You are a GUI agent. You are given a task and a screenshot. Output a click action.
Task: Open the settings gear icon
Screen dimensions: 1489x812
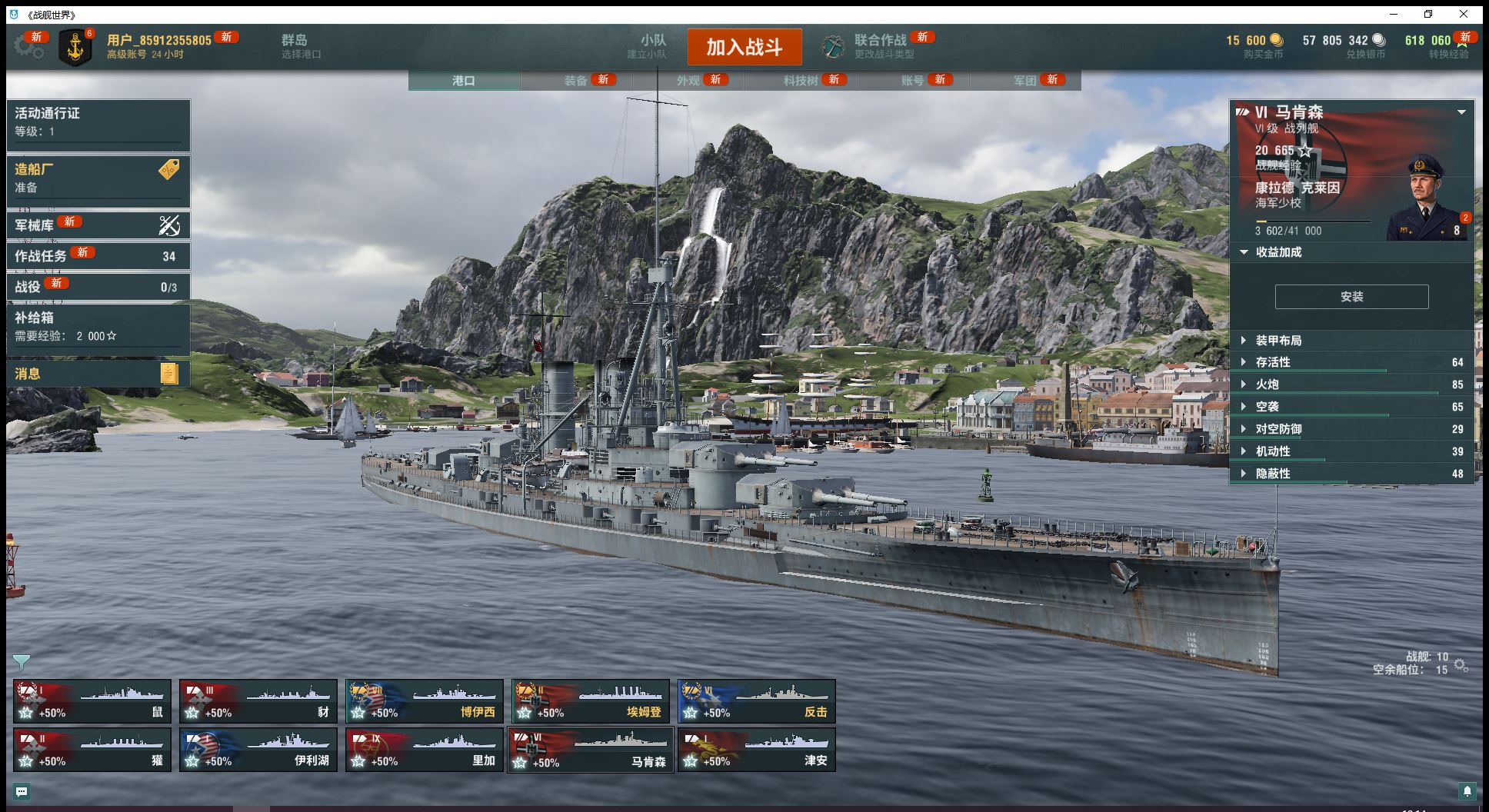[x=28, y=46]
